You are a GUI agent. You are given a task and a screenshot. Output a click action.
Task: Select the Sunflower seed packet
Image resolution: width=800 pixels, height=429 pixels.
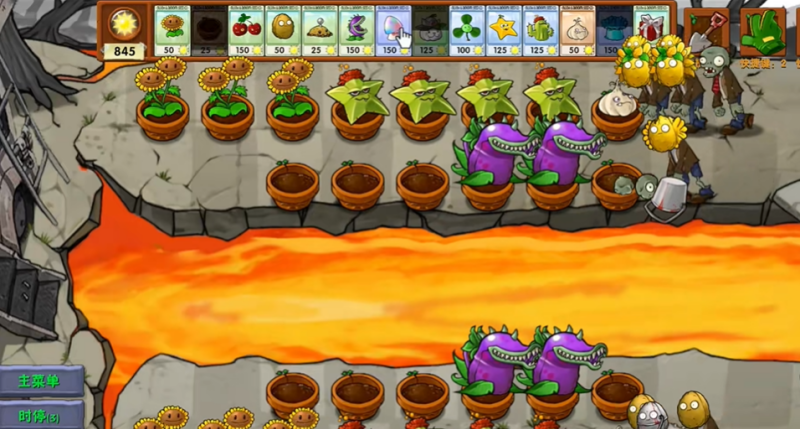click(x=171, y=30)
